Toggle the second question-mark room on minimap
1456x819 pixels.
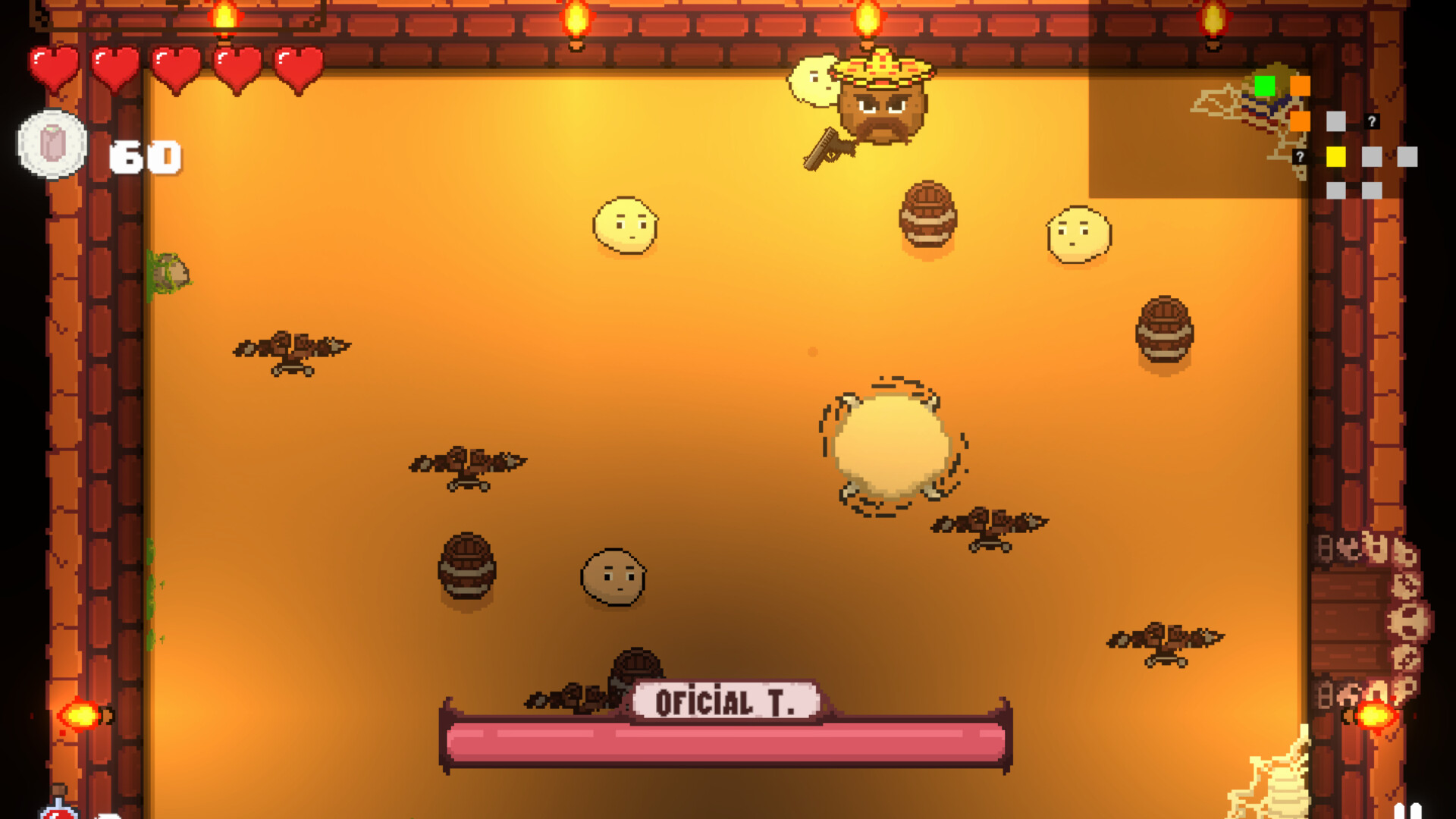tap(1299, 158)
